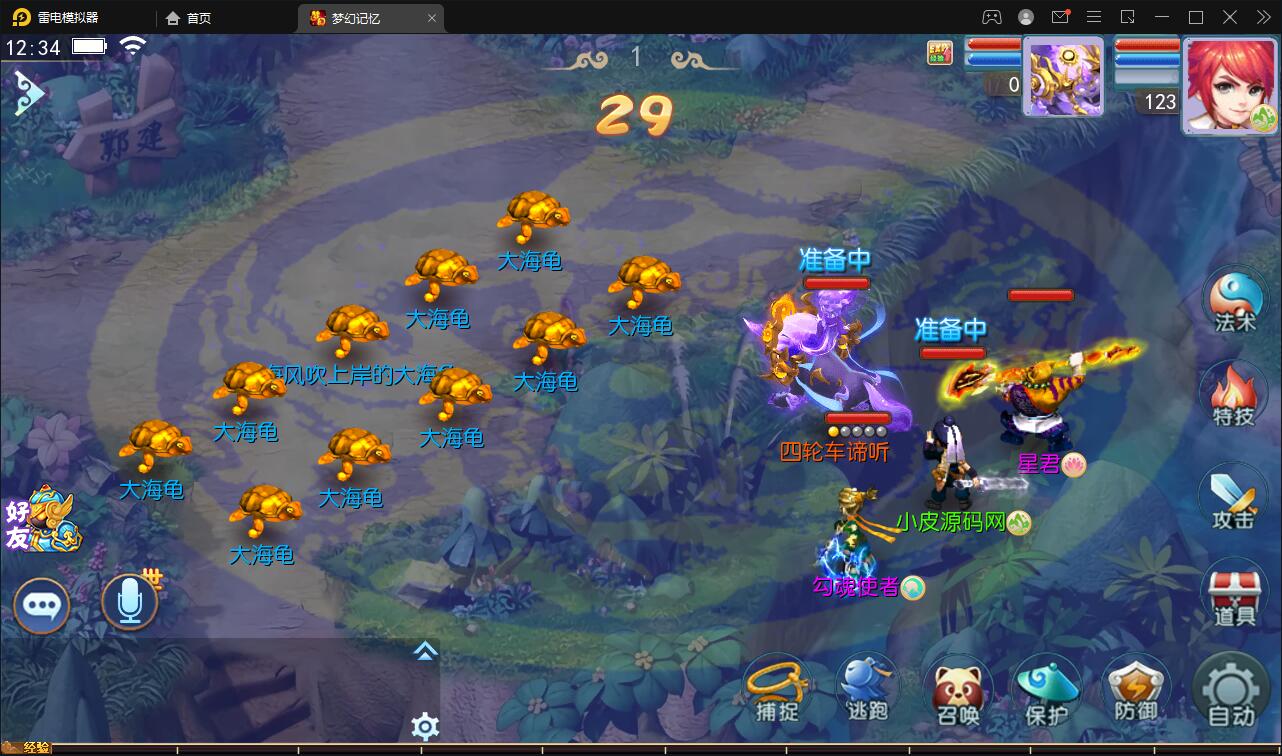Choose the 防御 defend command
The height and width of the screenshot is (756, 1282).
point(1135,691)
